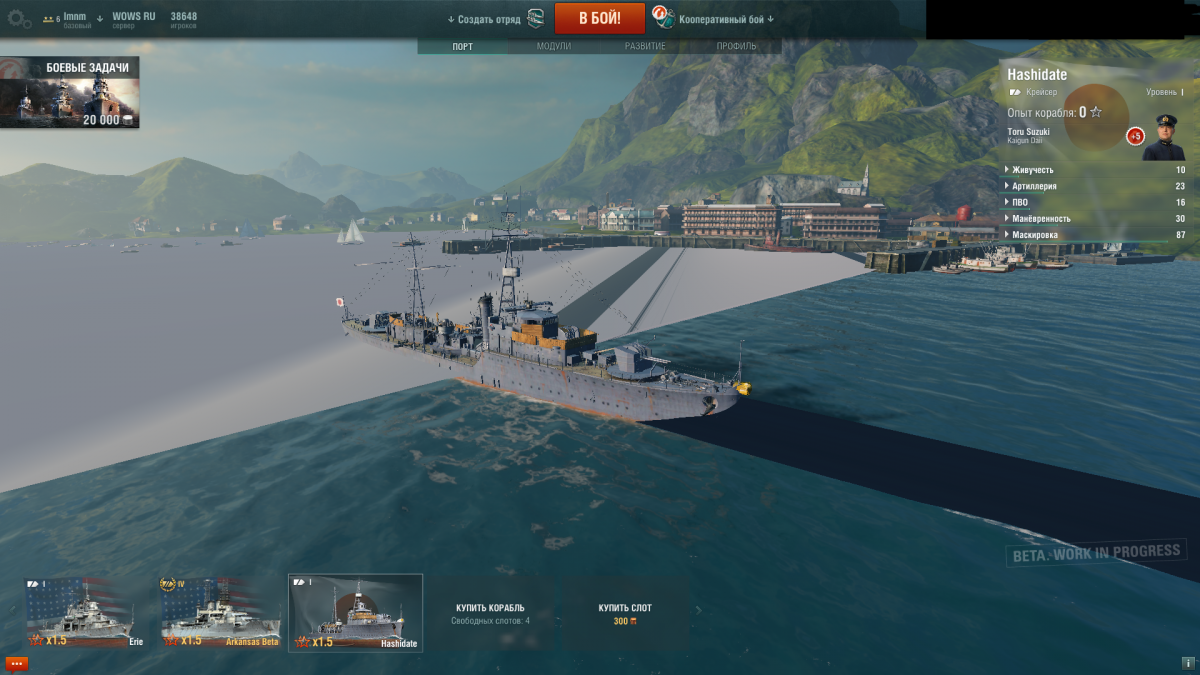Open the settings gear icon

coord(19,19)
